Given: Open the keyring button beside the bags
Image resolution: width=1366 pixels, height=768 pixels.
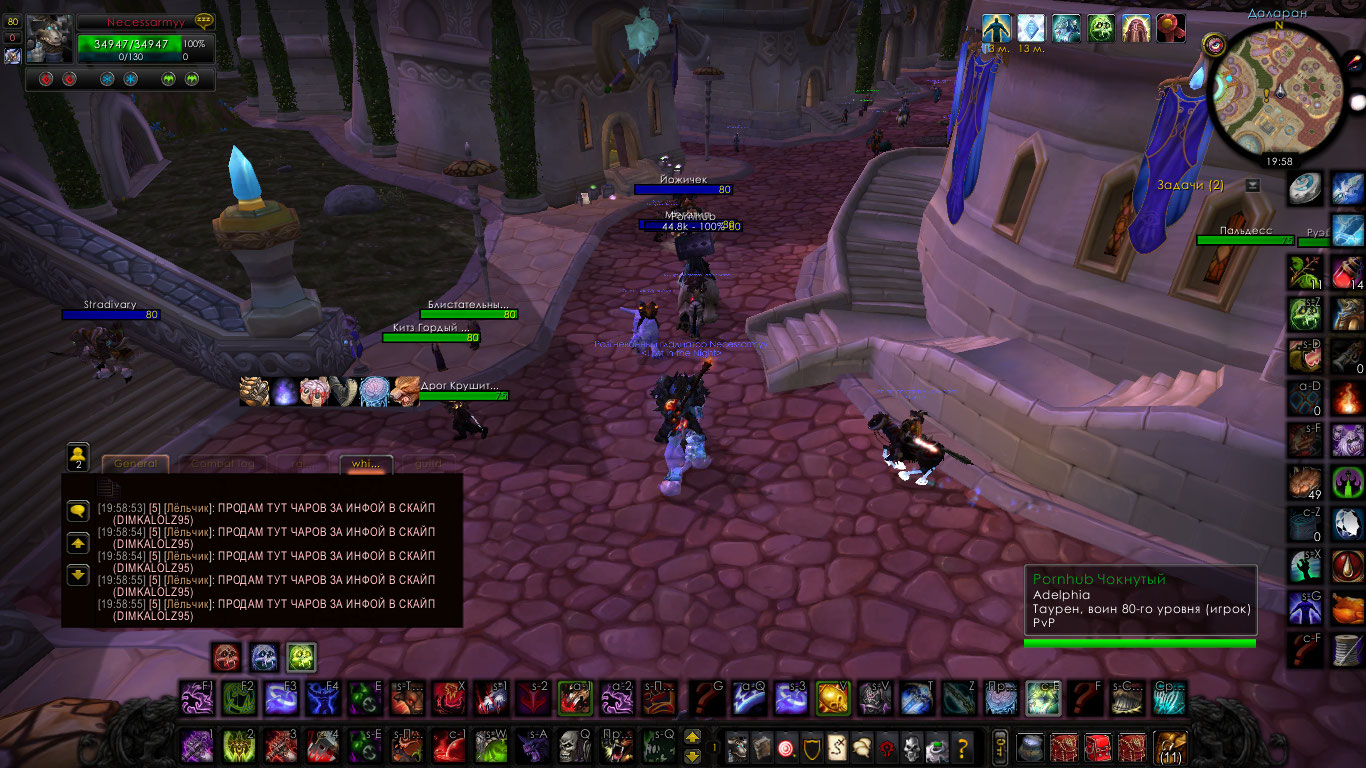Looking at the screenshot, I should click(x=999, y=746).
